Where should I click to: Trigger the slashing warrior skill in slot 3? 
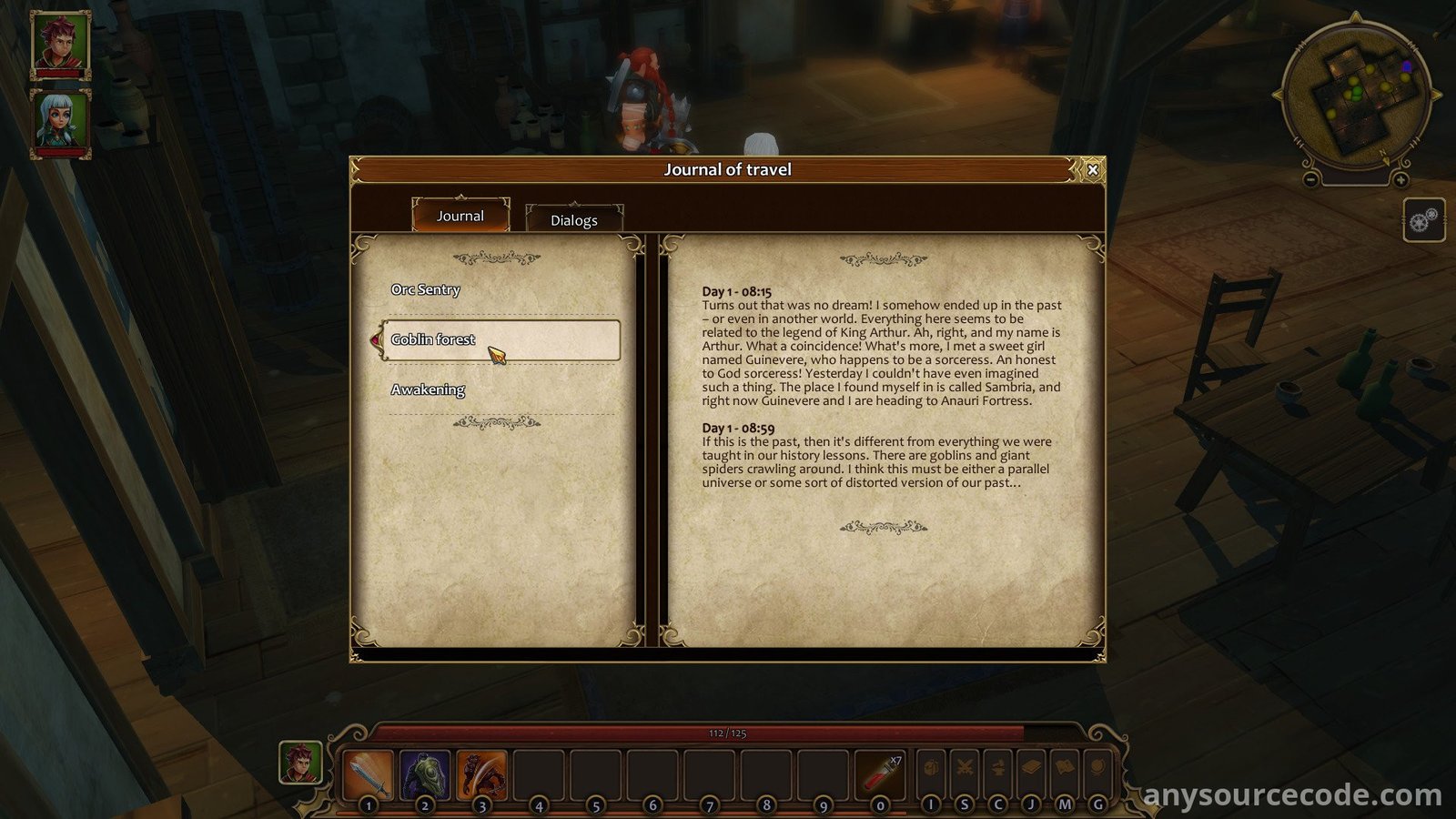[x=481, y=774]
